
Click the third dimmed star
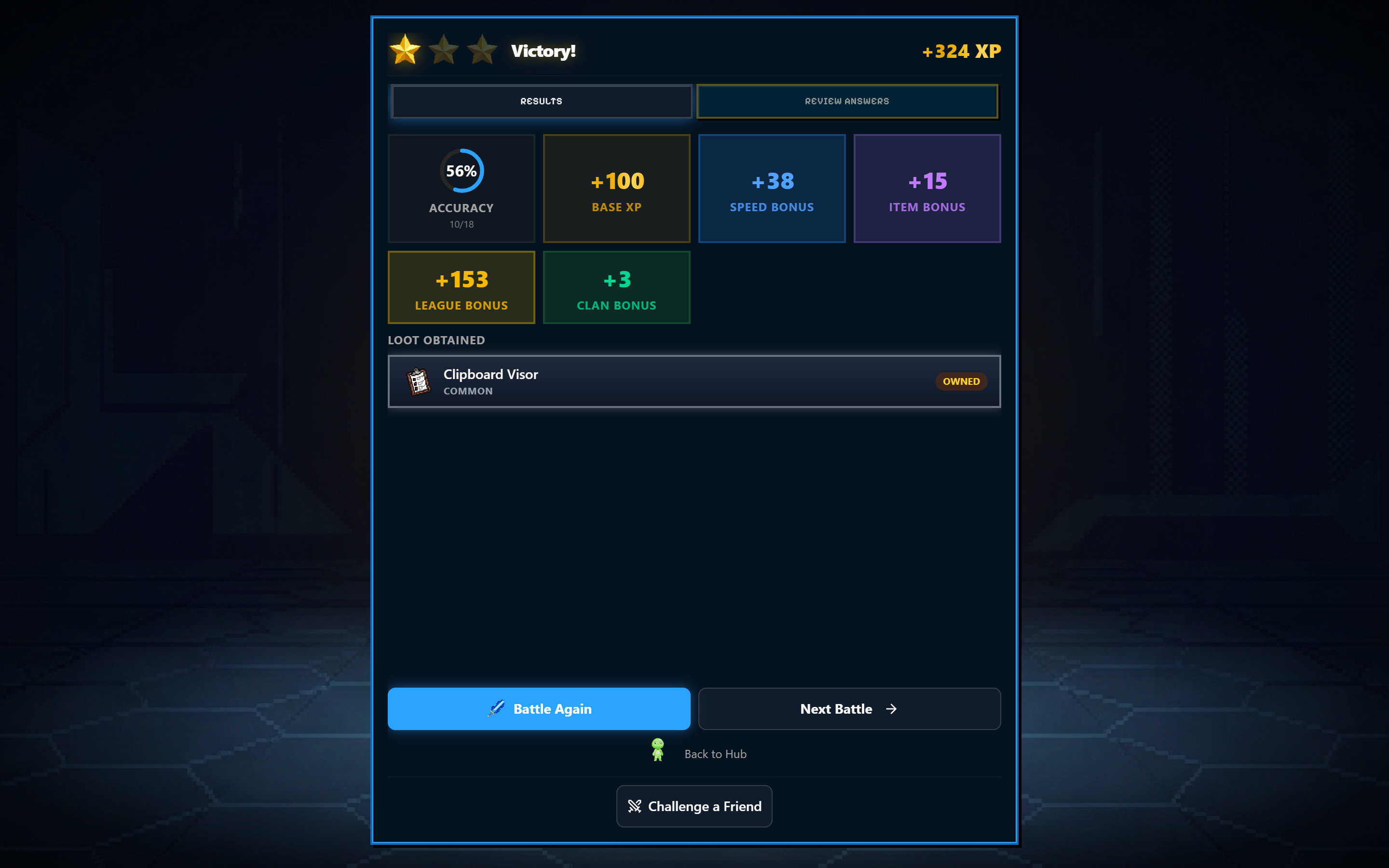coord(483,51)
